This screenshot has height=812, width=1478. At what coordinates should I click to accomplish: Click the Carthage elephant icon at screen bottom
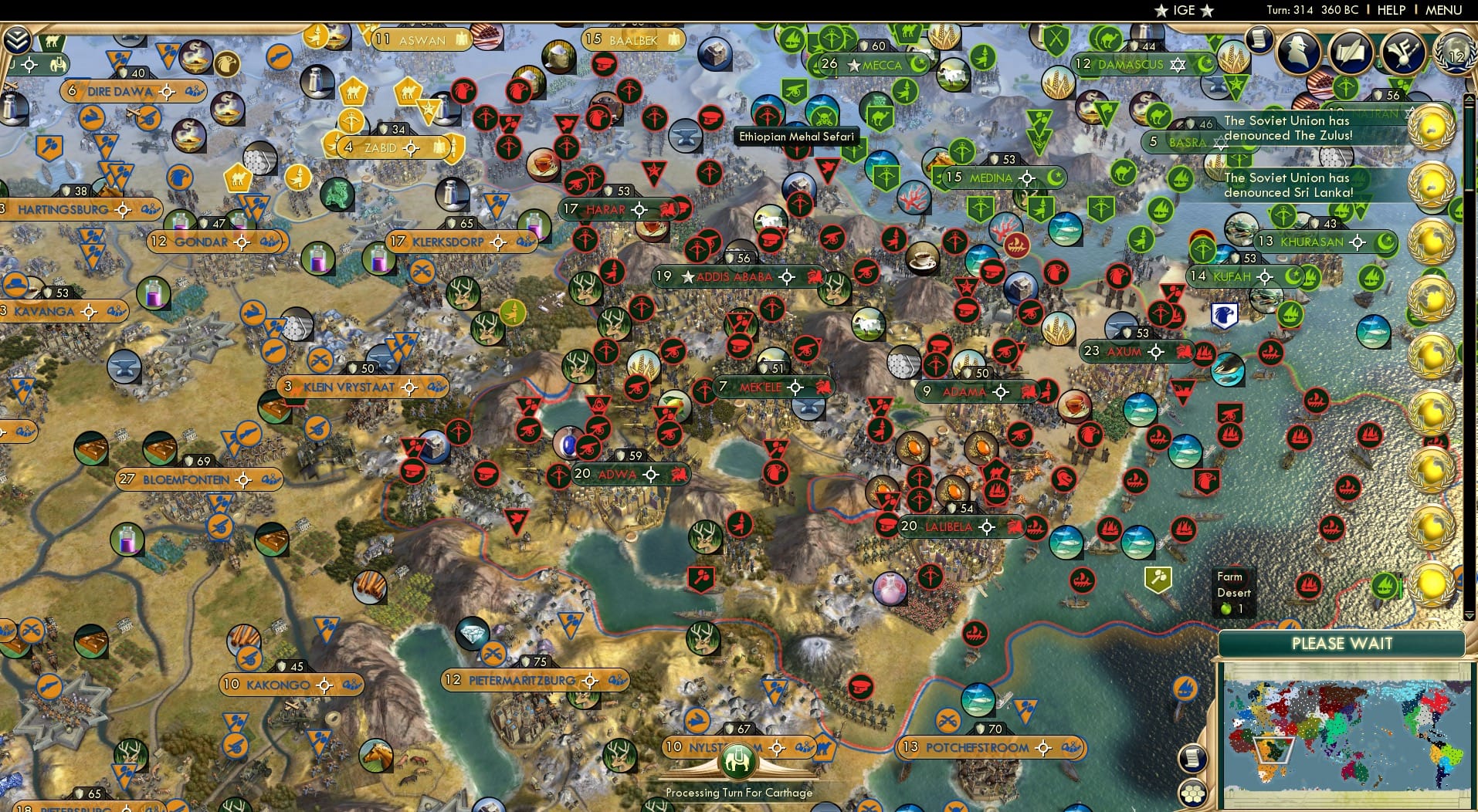(x=739, y=760)
